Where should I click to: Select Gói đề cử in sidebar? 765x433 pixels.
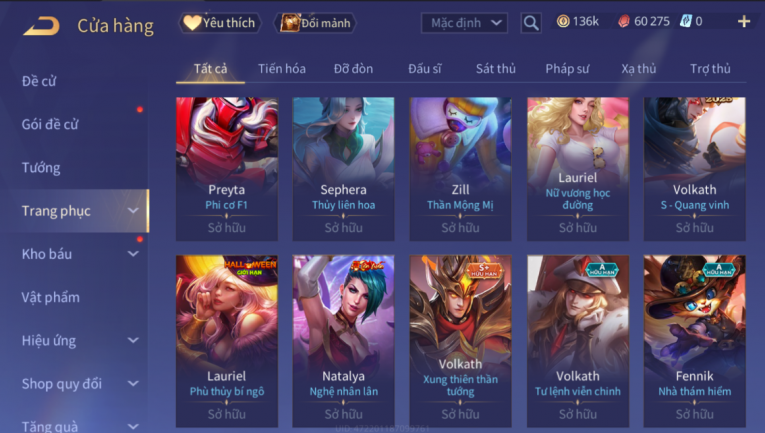pos(50,124)
